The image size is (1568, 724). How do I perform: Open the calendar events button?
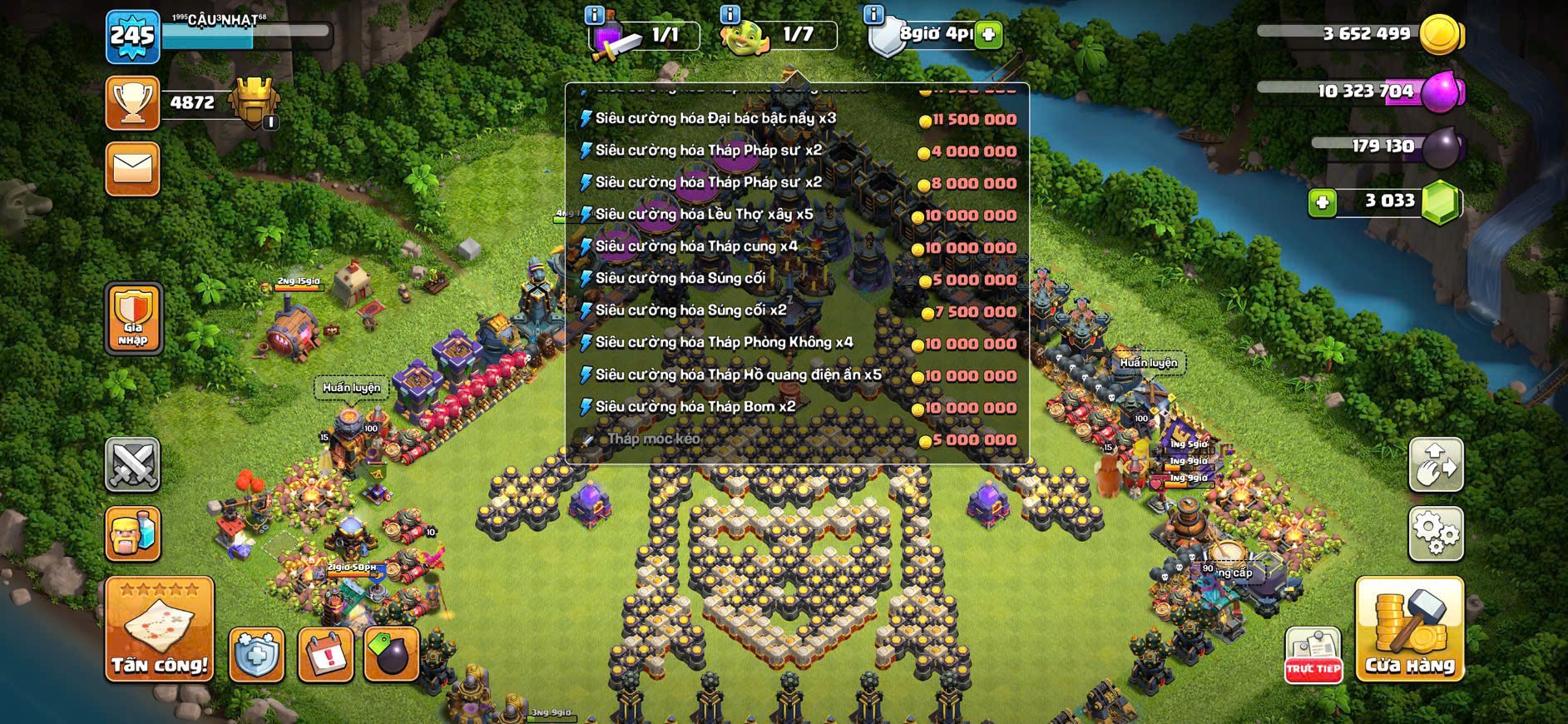[x=325, y=655]
